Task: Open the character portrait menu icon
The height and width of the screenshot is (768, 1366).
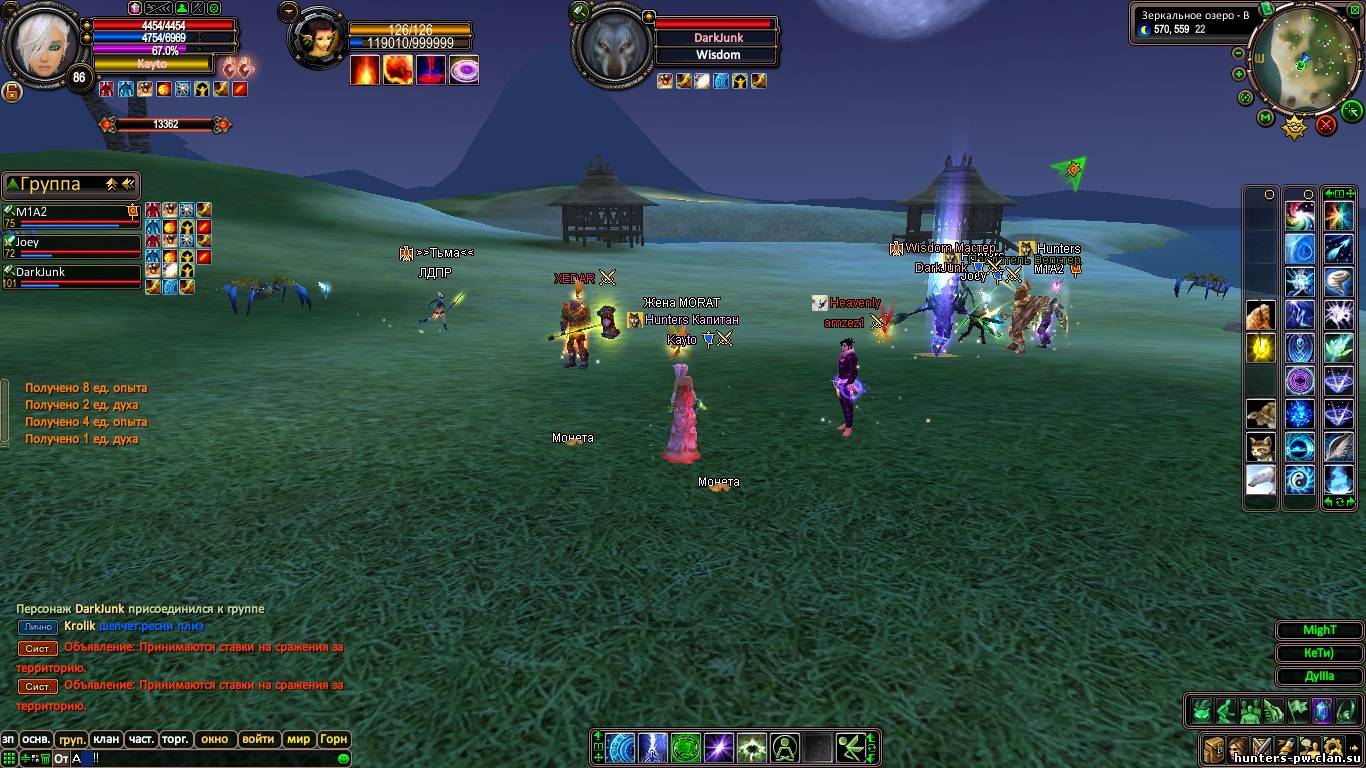Action: pyautogui.click(x=1238, y=747)
